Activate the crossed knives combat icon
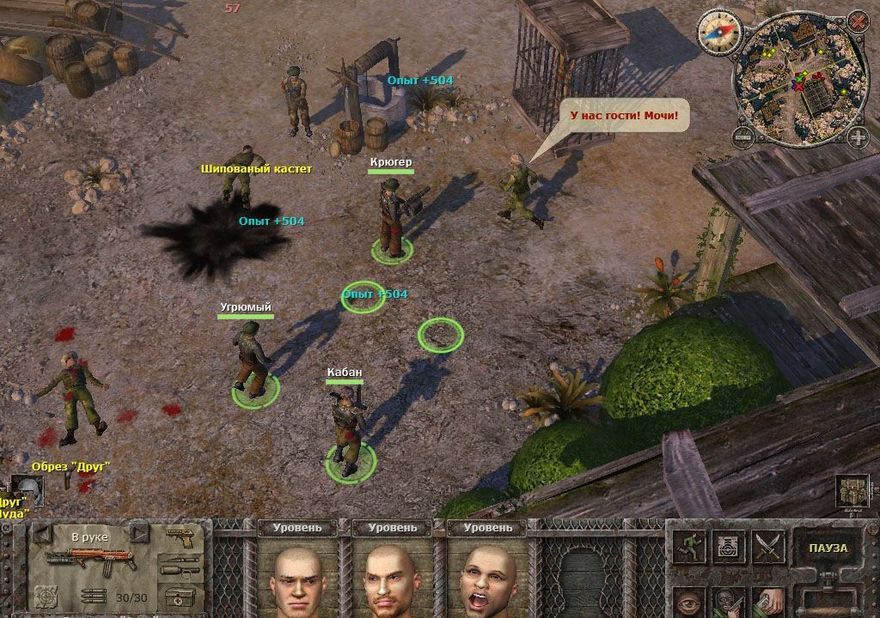 pyautogui.click(x=766, y=546)
